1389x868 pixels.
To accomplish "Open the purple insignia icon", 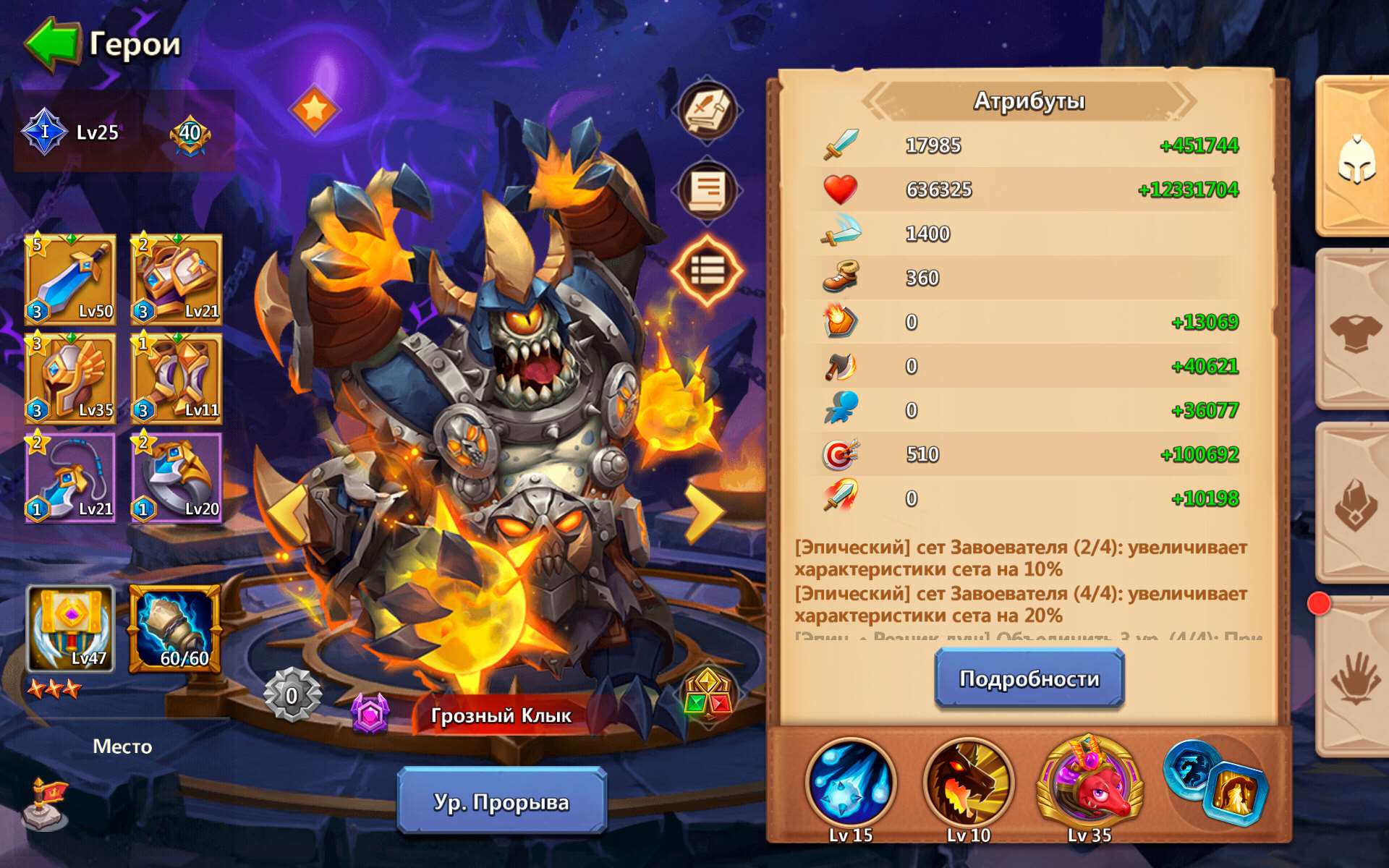I will (x=370, y=712).
